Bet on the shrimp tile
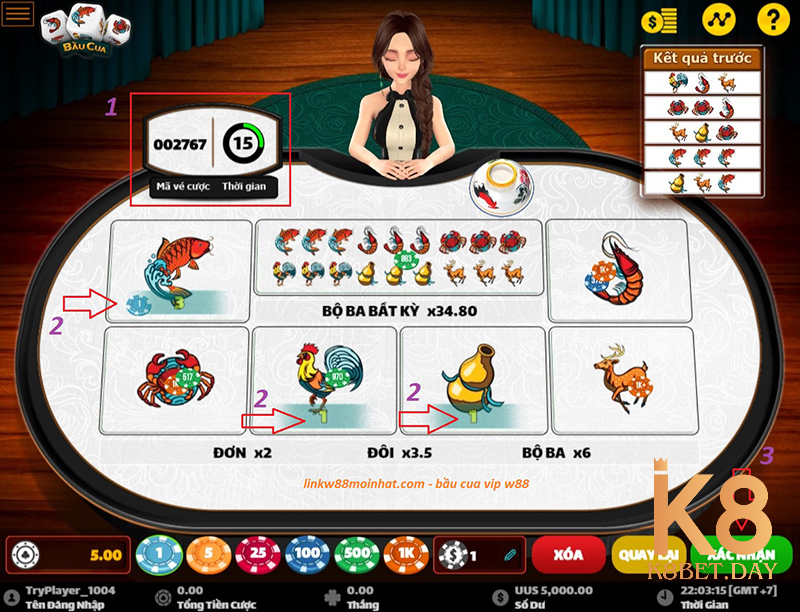 pyautogui.click(x=618, y=268)
